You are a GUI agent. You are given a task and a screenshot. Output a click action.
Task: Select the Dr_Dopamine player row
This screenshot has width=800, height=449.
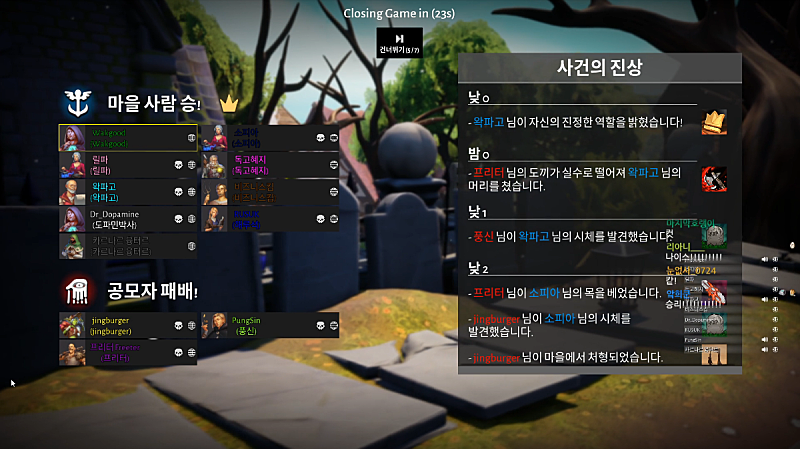click(x=128, y=218)
